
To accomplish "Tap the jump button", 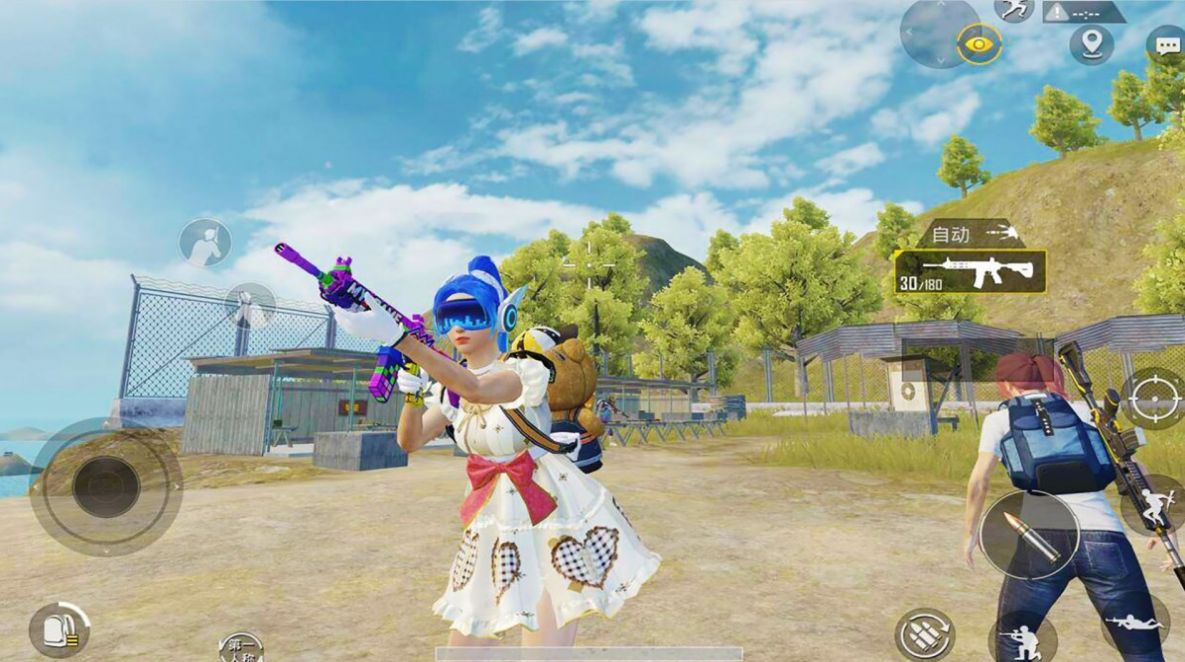I will (1155, 505).
